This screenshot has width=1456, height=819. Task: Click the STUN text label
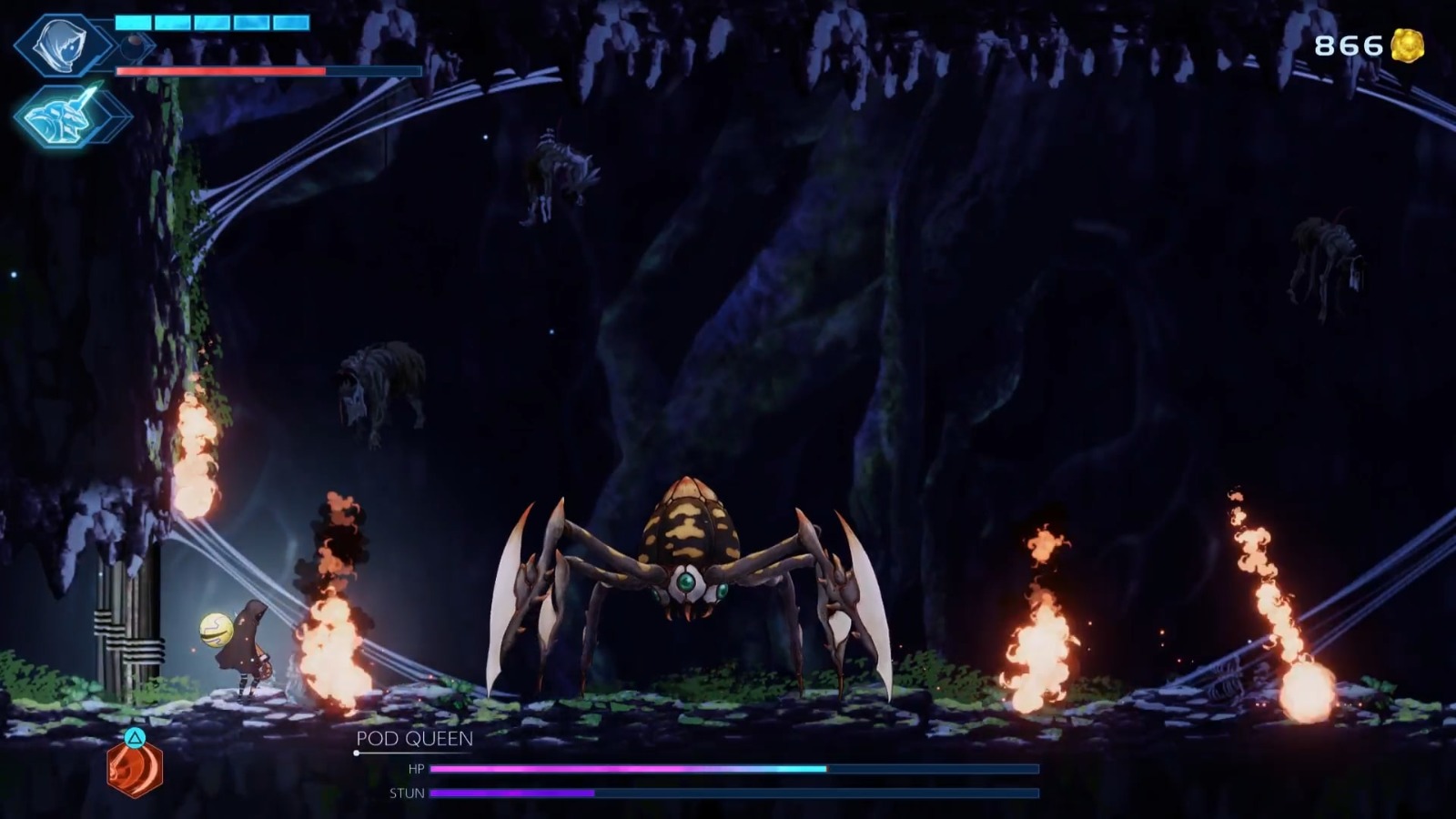407,794
